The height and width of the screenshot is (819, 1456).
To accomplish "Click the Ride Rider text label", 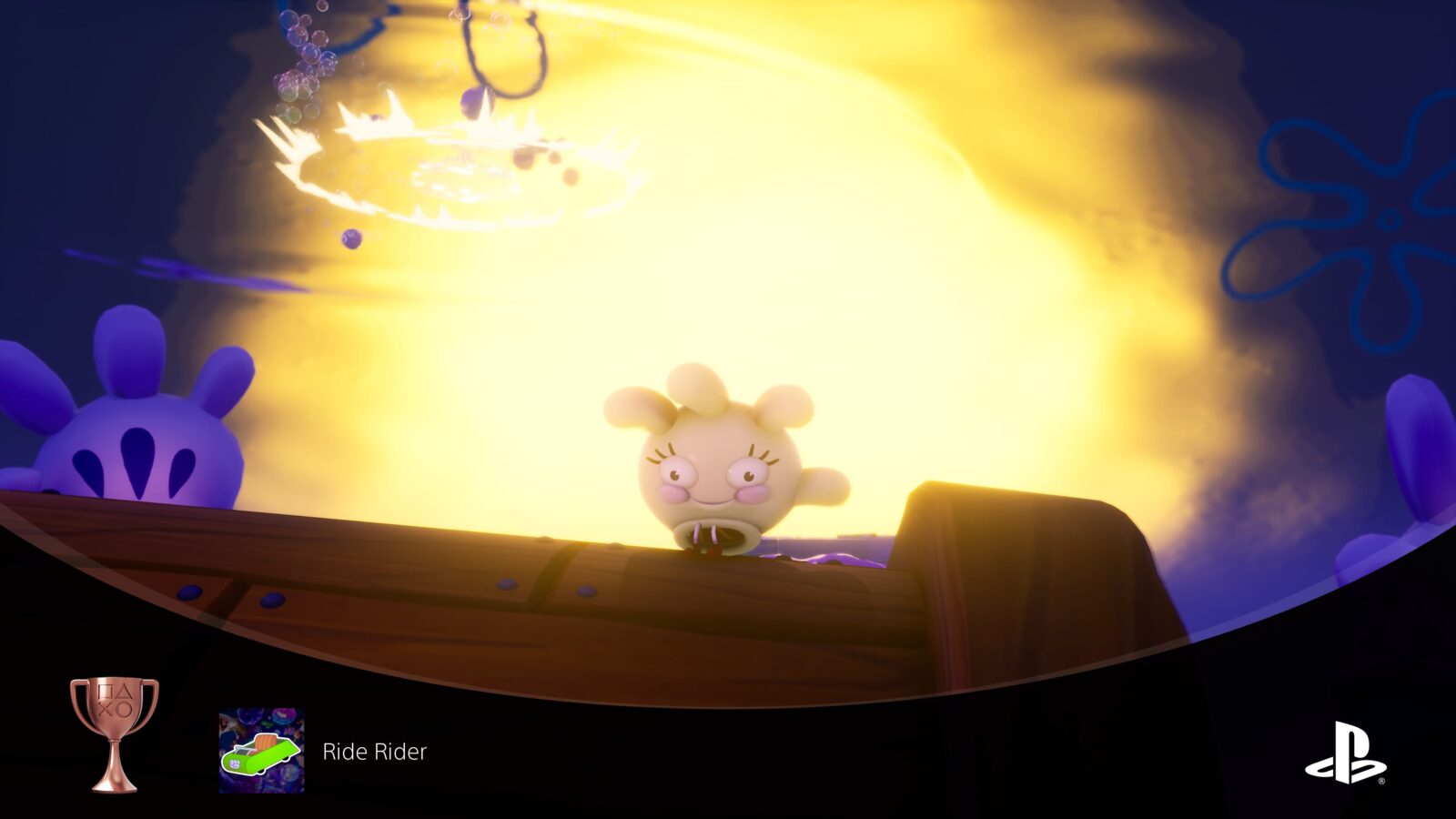I will [x=373, y=752].
